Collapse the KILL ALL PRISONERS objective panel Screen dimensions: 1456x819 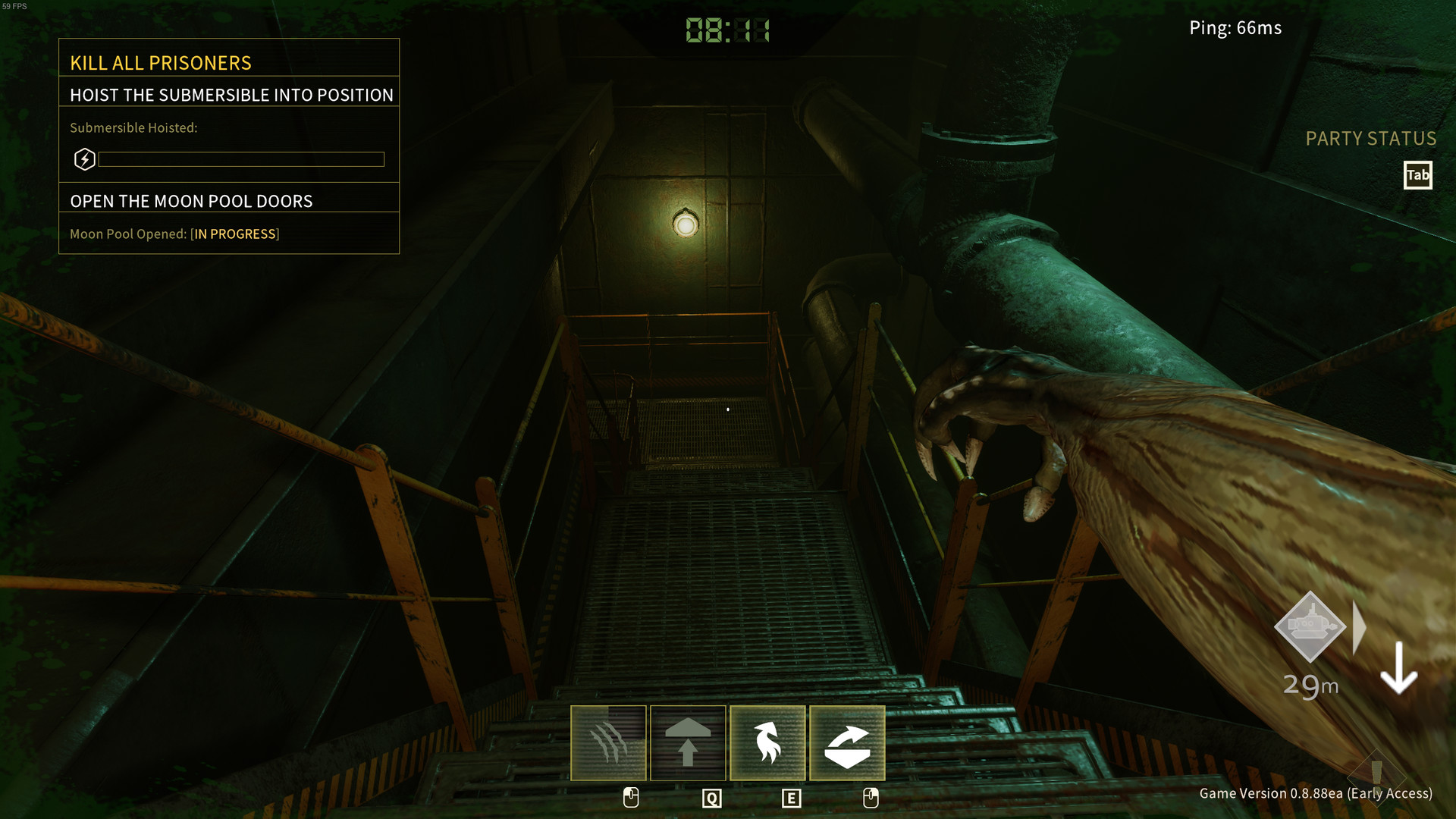pyautogui.click(x=161, y=63)
